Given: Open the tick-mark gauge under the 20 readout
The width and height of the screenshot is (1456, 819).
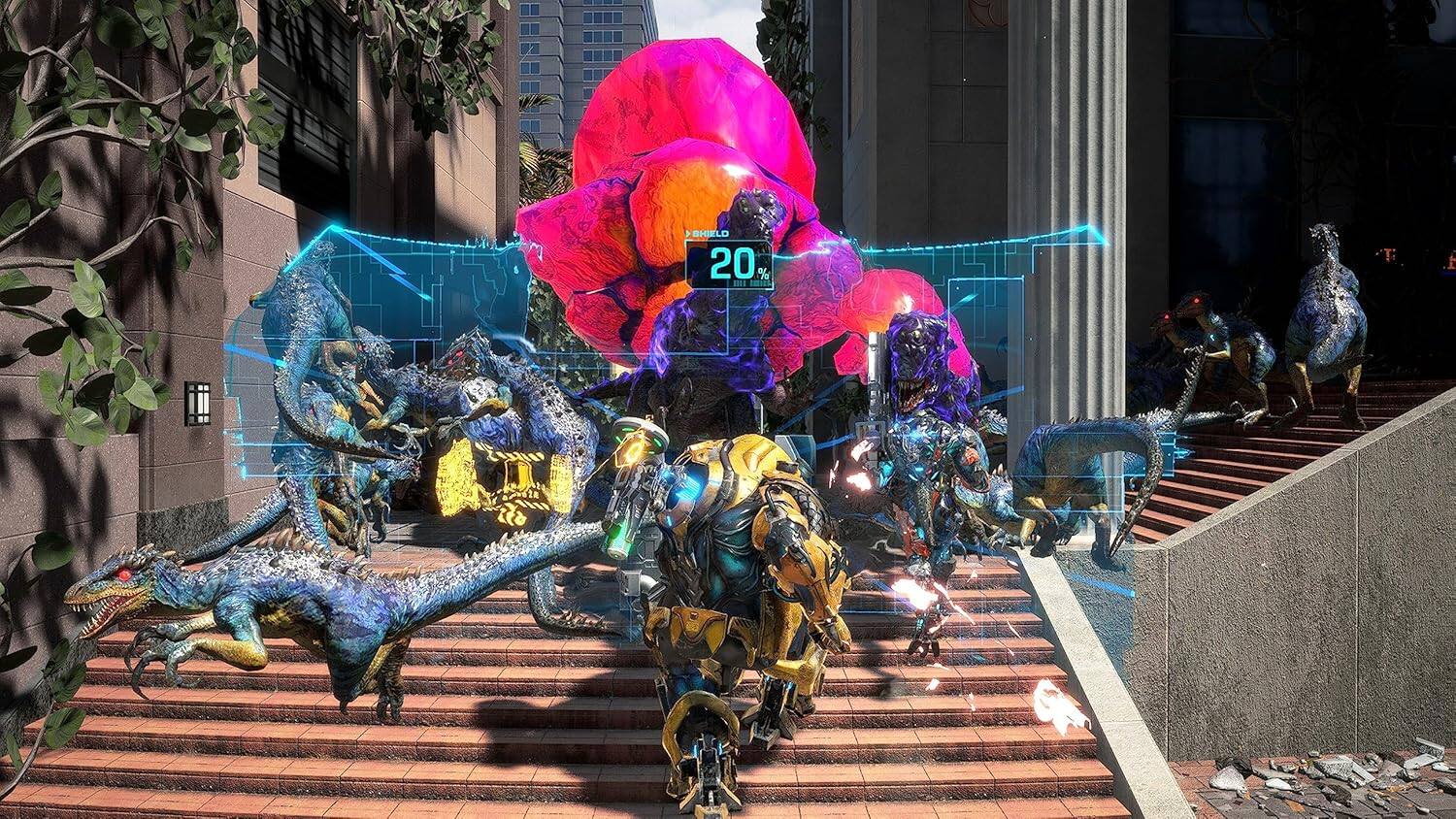Looking at the screenshot, I should [749, 283].
